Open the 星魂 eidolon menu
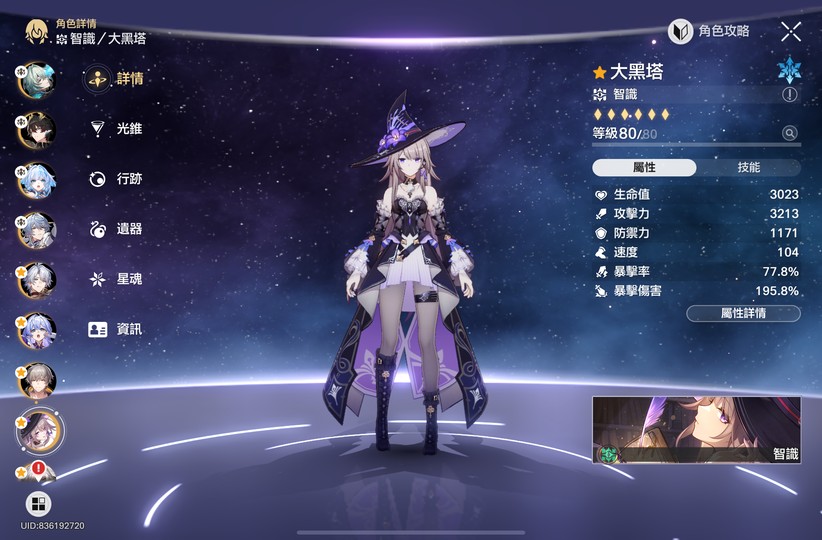 point(115,279)
